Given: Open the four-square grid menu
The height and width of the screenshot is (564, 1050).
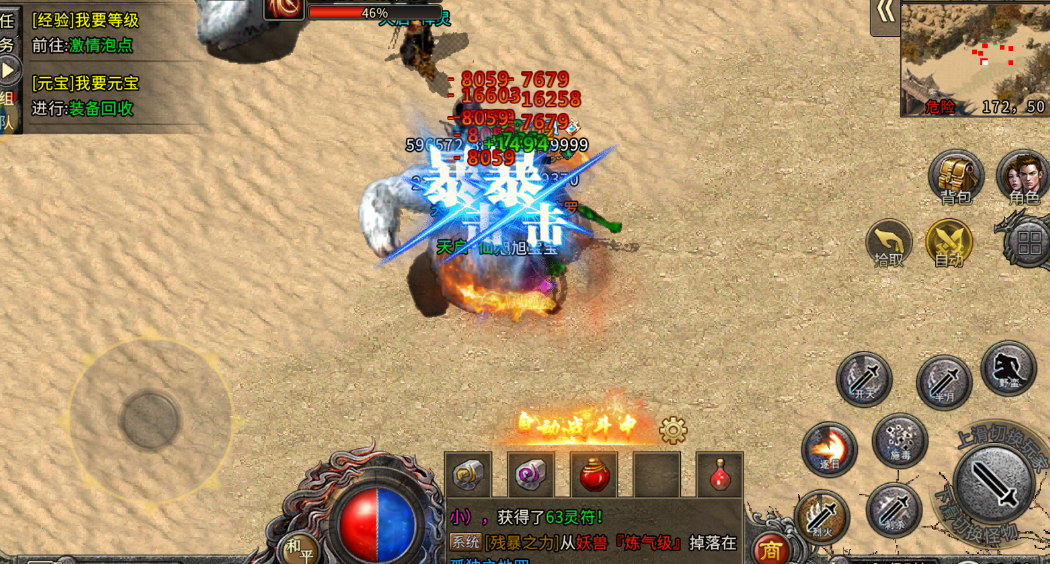Looking at the screenshot, I should pos(1029,241).
